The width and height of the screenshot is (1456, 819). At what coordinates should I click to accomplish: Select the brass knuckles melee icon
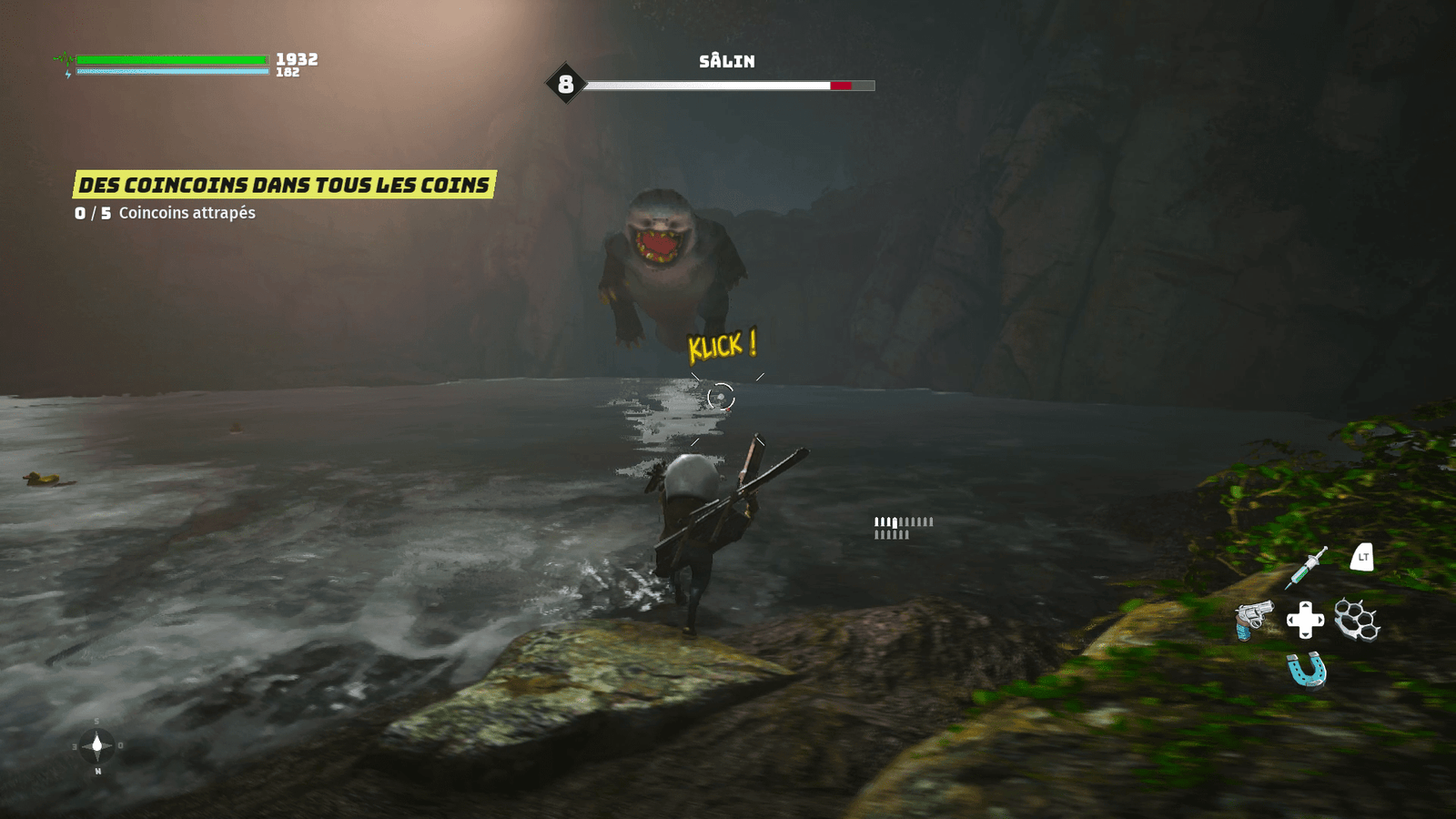(1357, 620)
